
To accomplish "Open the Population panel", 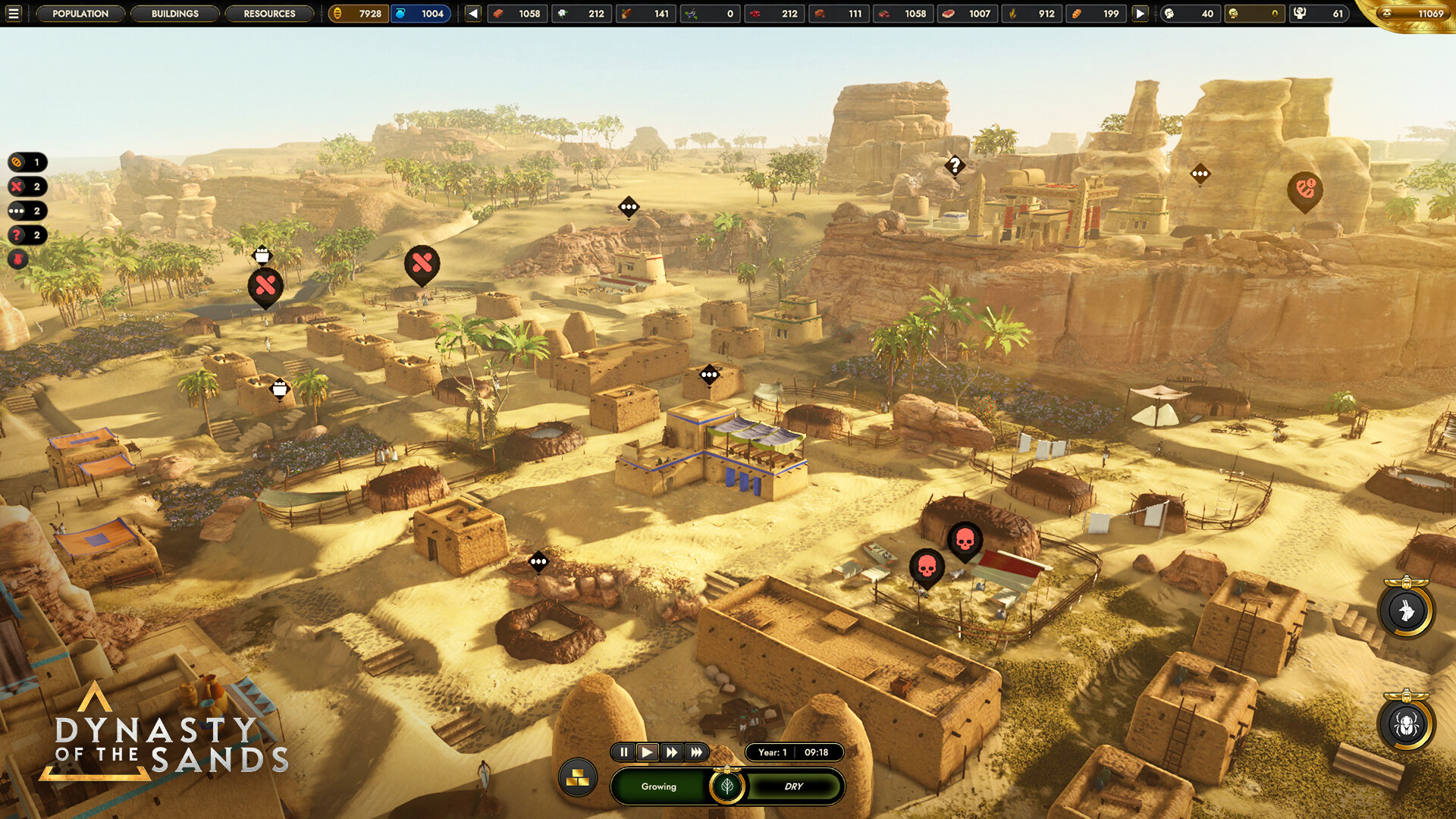I will click(80, 14).
